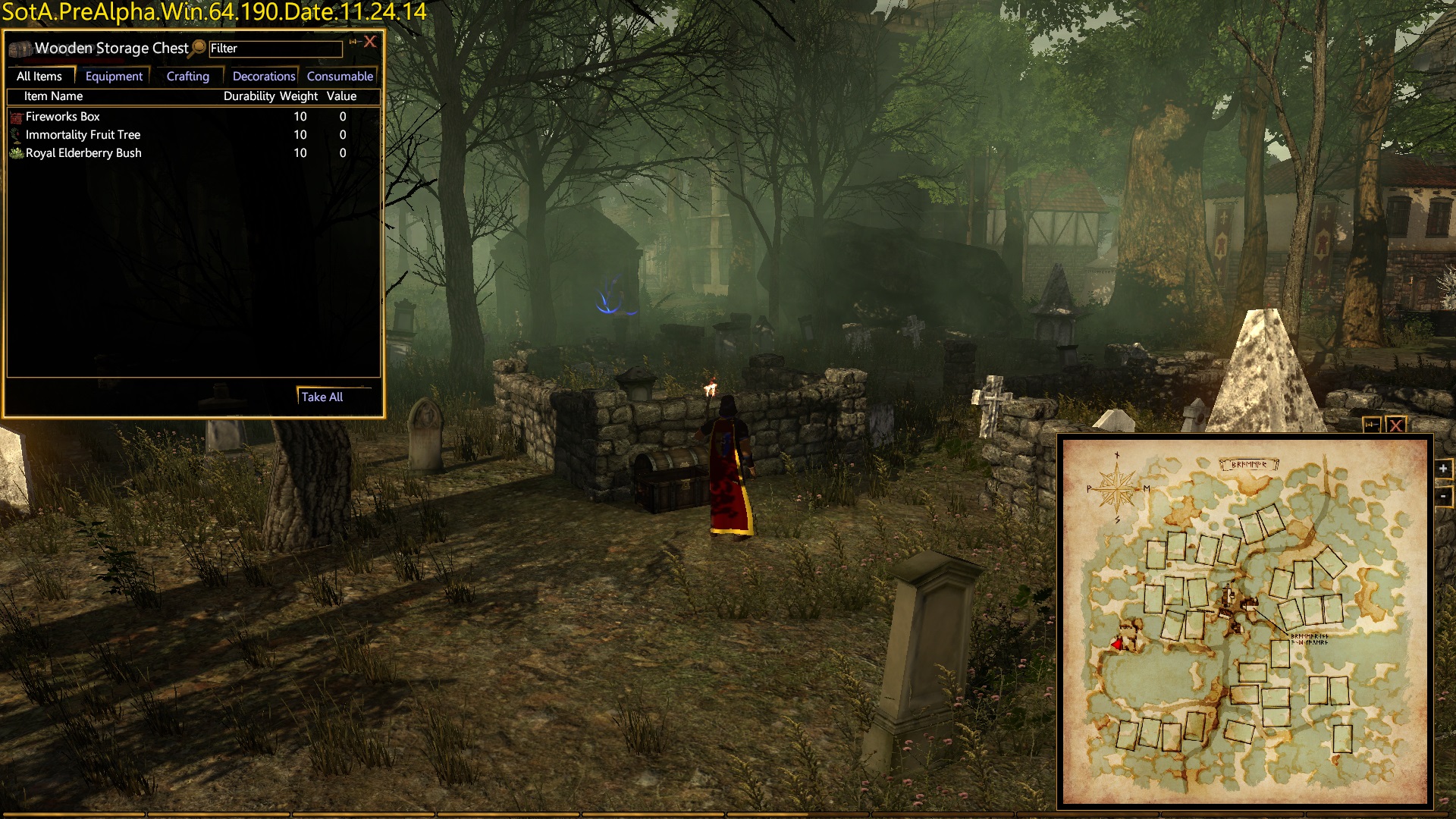Viewport: 1456px width, 819px height.
Task: Close the Wooden Storage Chest window
Action: coord(370,42)
